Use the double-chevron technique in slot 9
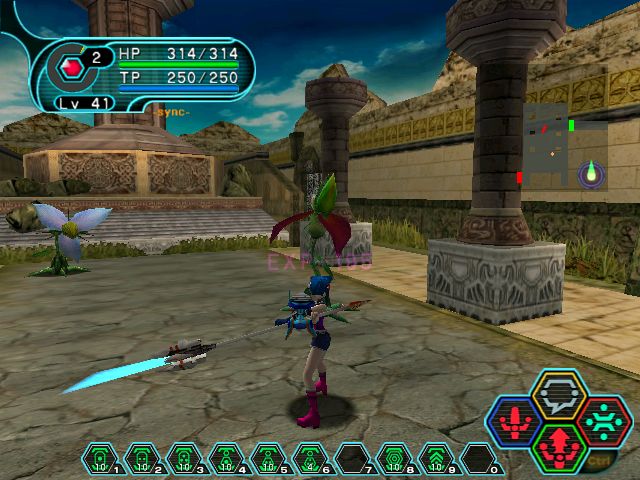Screen dimensions: 640x480 click(x=436, y=459)
